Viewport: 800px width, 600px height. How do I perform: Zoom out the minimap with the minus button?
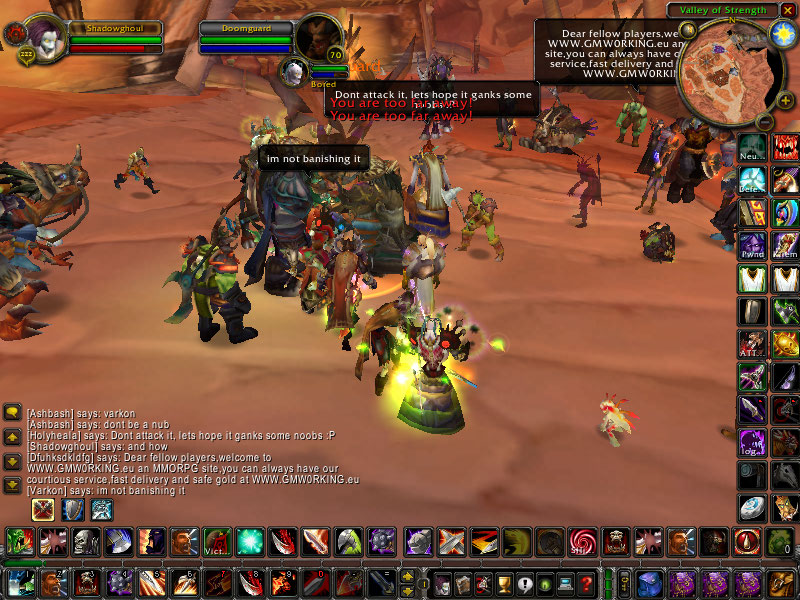point(763,121)
